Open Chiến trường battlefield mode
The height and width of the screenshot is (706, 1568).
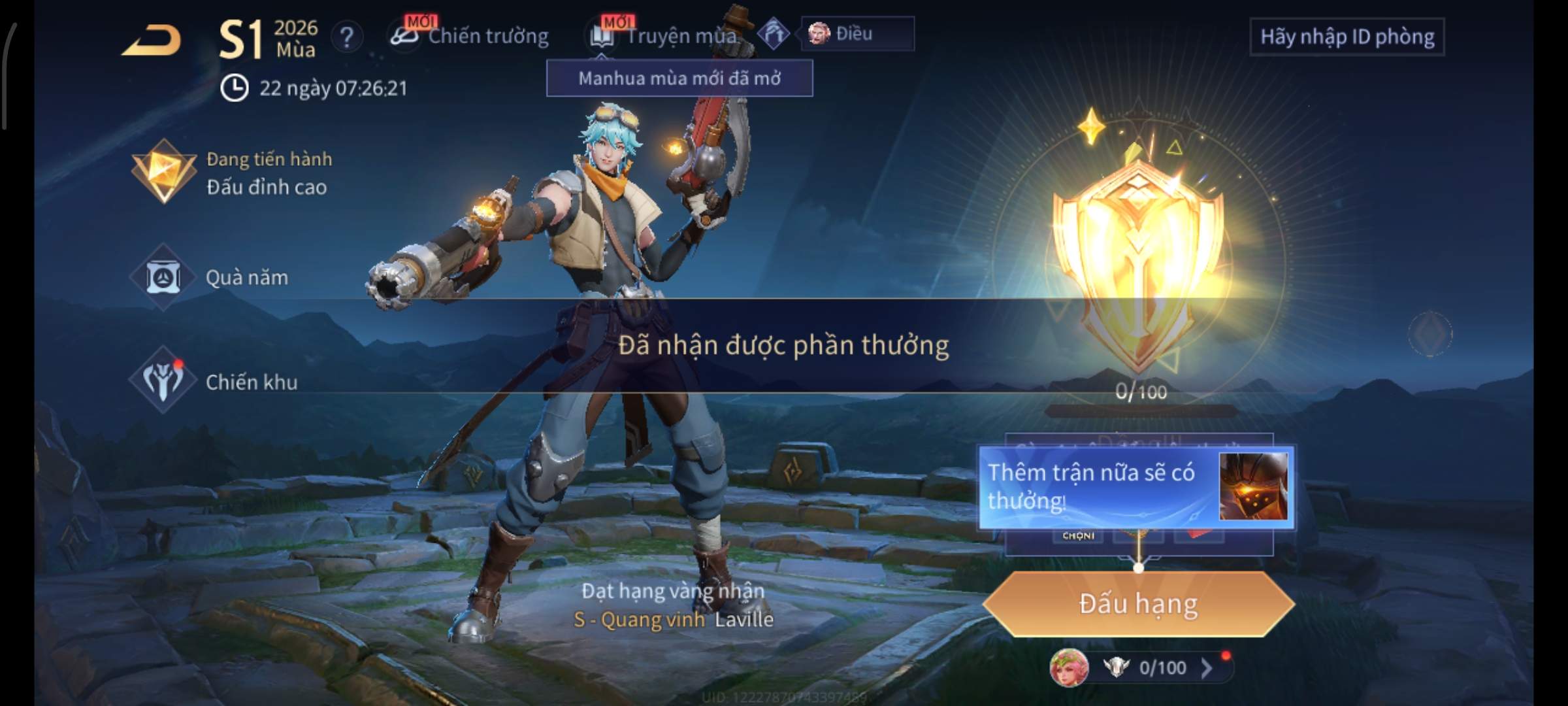tap(470, 36)
